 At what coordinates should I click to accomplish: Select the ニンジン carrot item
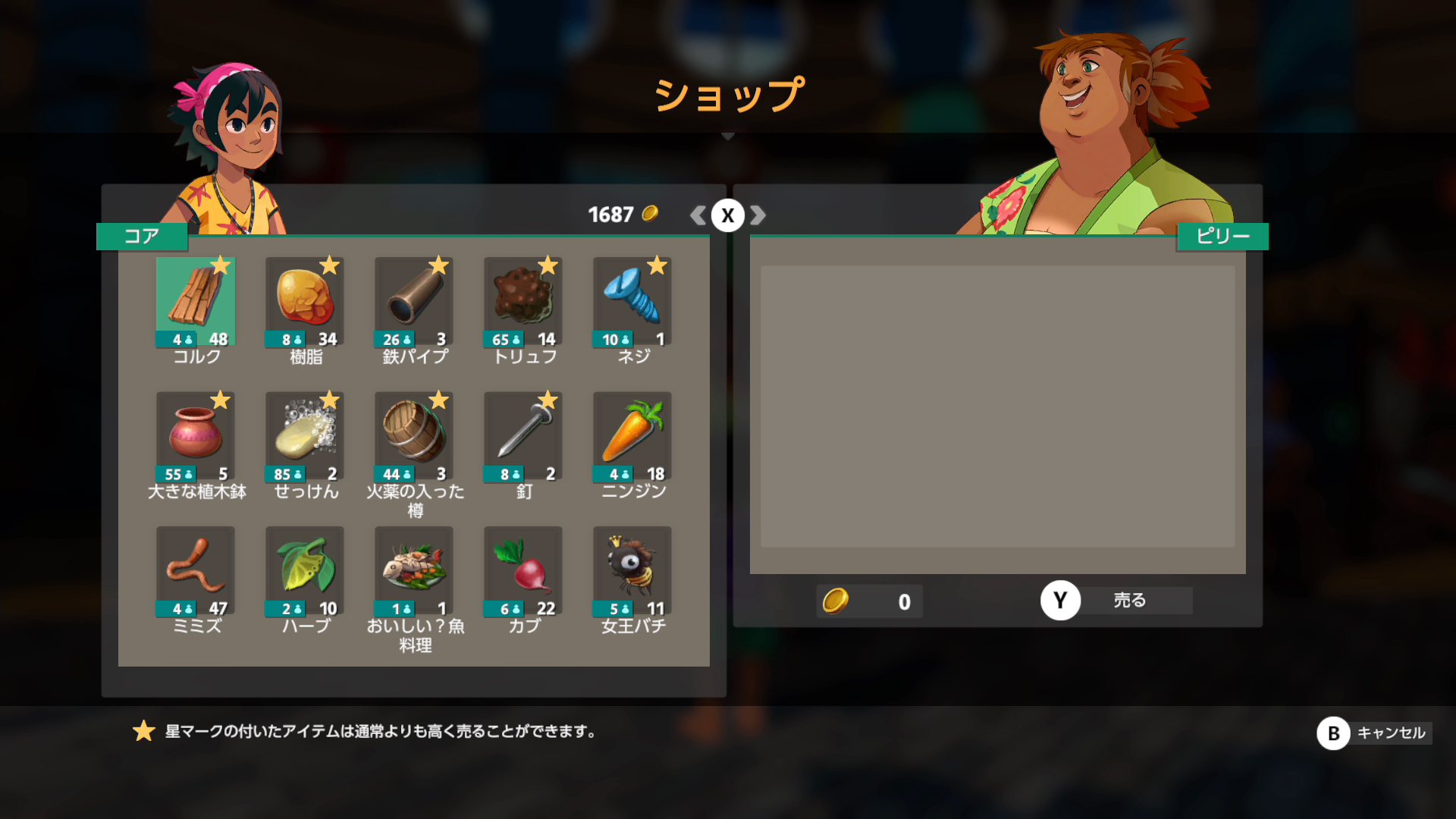632,436
